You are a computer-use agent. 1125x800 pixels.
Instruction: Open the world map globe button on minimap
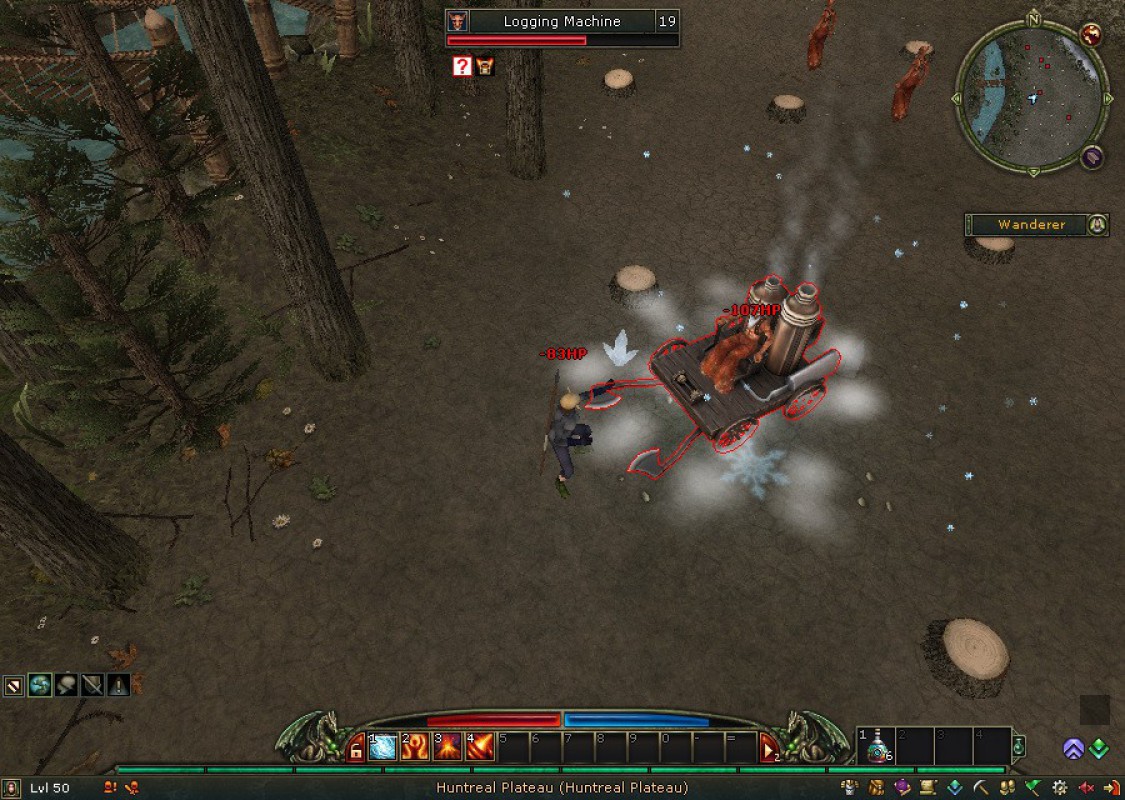(x=1091, y=34)
